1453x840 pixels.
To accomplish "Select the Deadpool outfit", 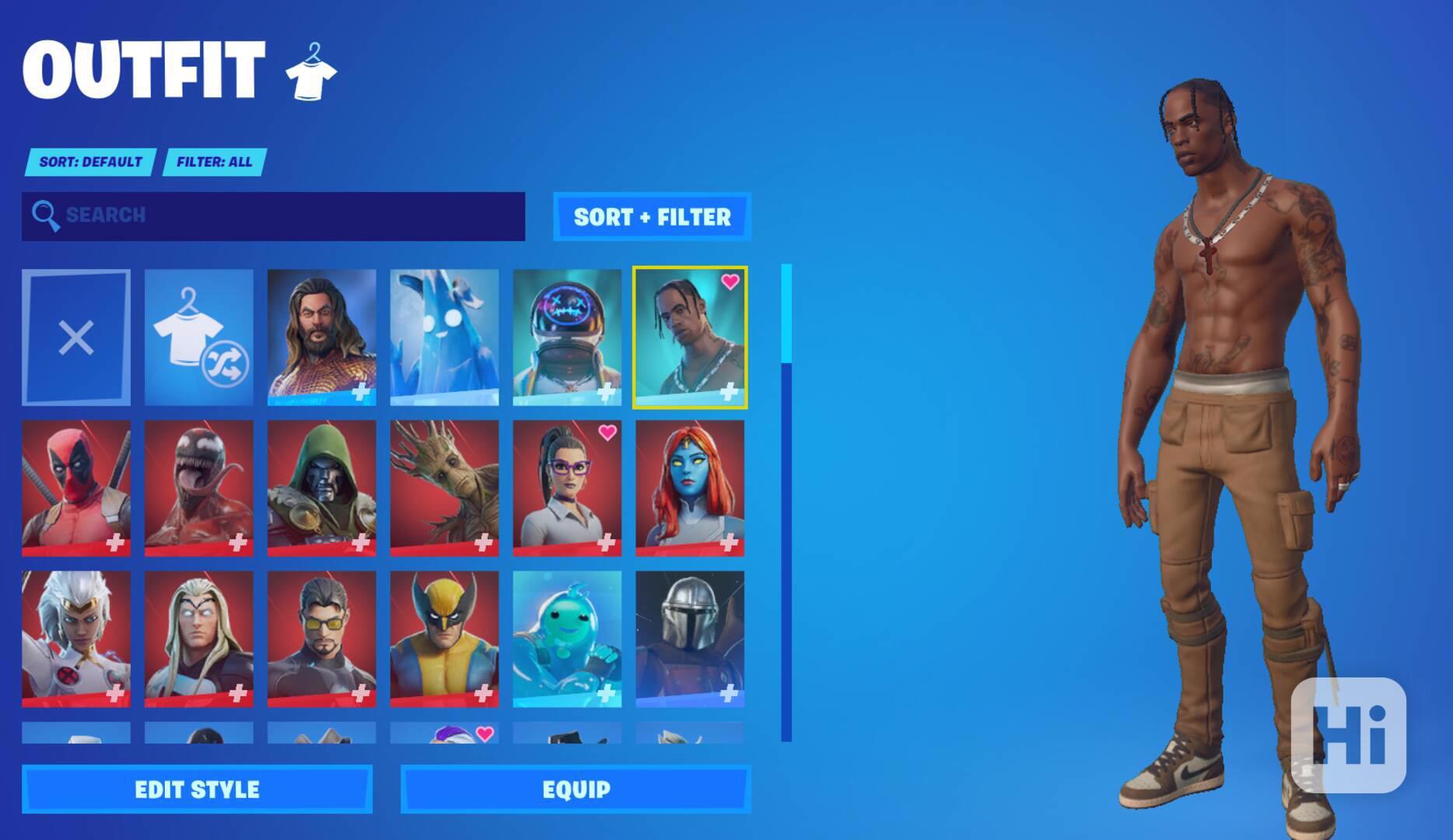I will coord(77,488).
